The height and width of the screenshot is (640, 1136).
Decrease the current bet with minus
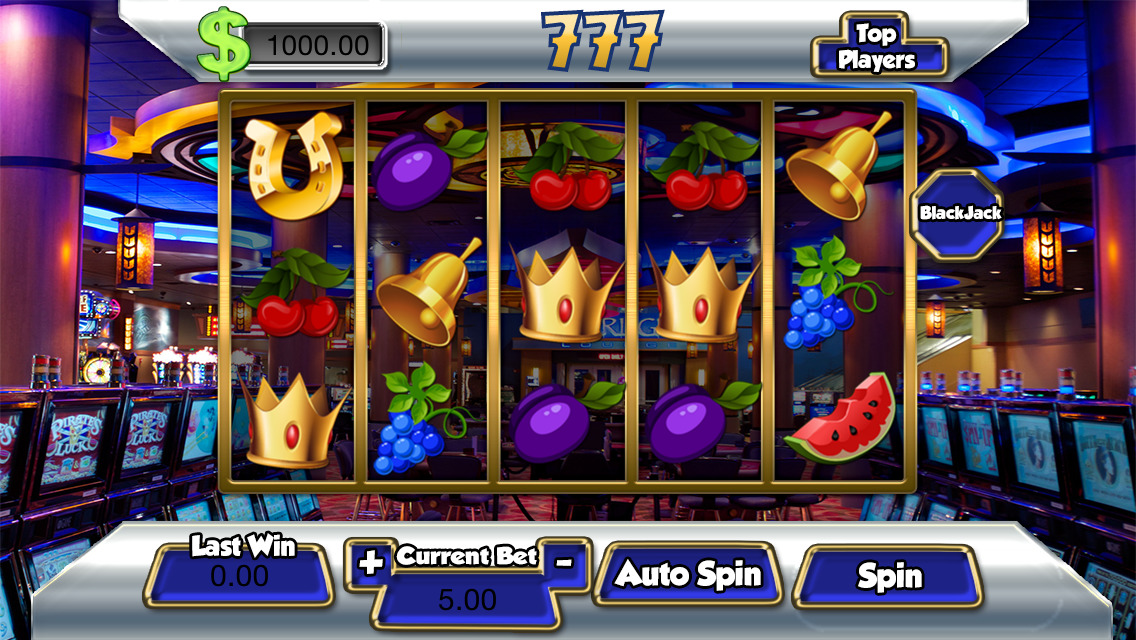[564, 562]
